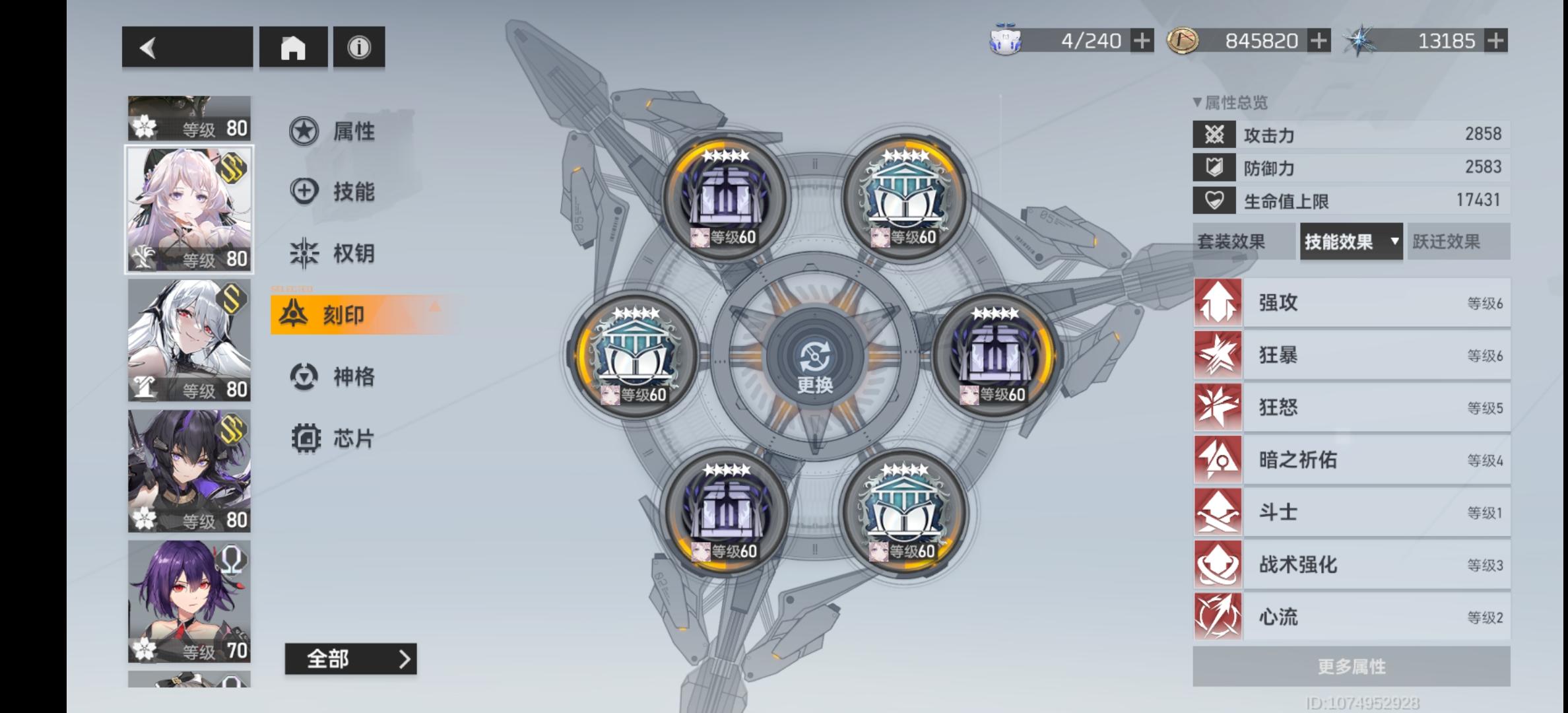Open the 技能效果 dropdown

1350,242
